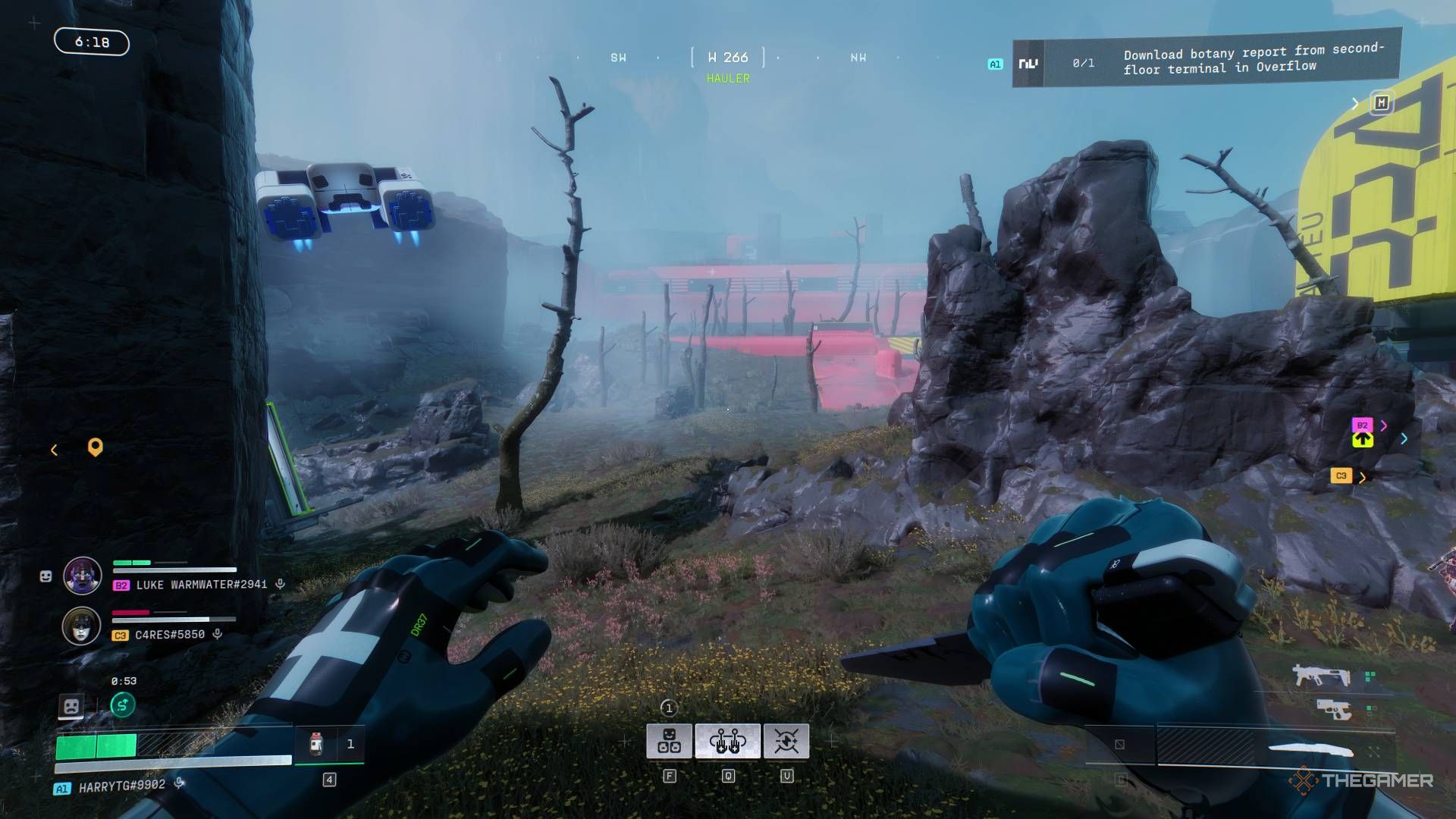
Task: Click the yellow location ping marker
Action: tap(95, 447)
